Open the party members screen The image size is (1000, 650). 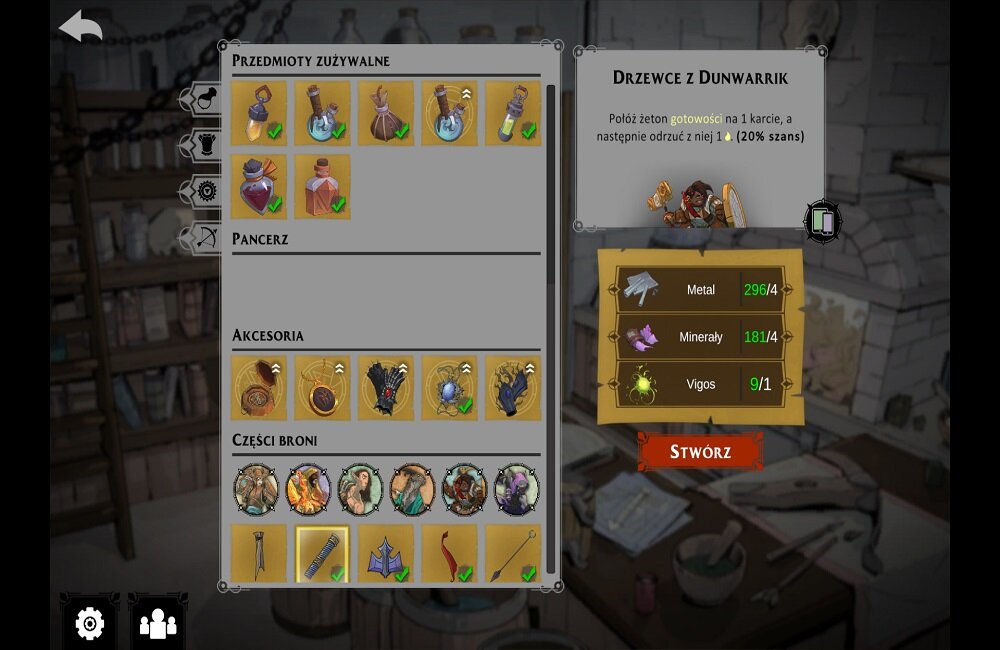(x=158, y=624)
